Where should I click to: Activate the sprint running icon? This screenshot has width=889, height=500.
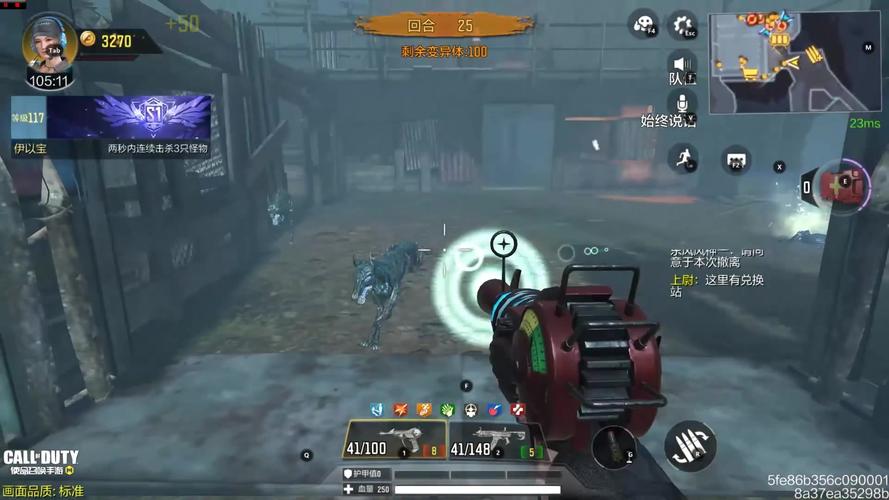pyautogui.click(x=683, y=158)
